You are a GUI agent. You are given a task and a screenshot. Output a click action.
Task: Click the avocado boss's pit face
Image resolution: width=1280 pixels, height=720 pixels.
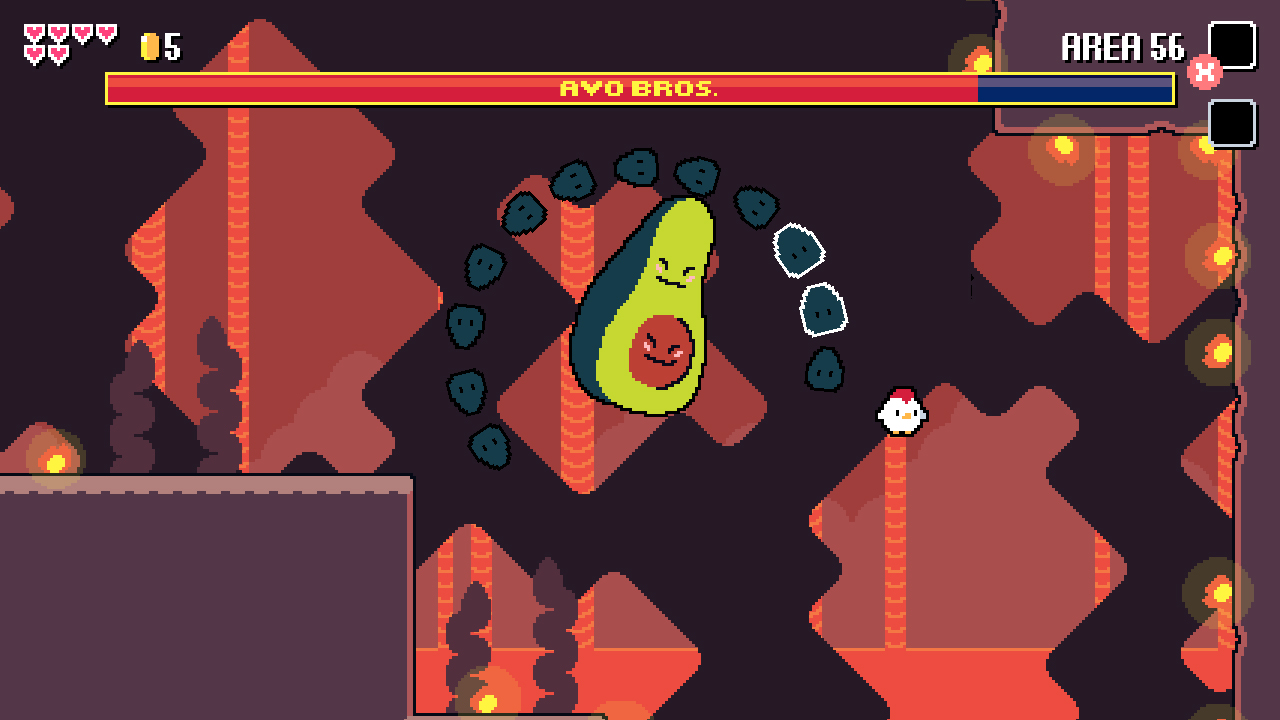click(x=659, y=352)
